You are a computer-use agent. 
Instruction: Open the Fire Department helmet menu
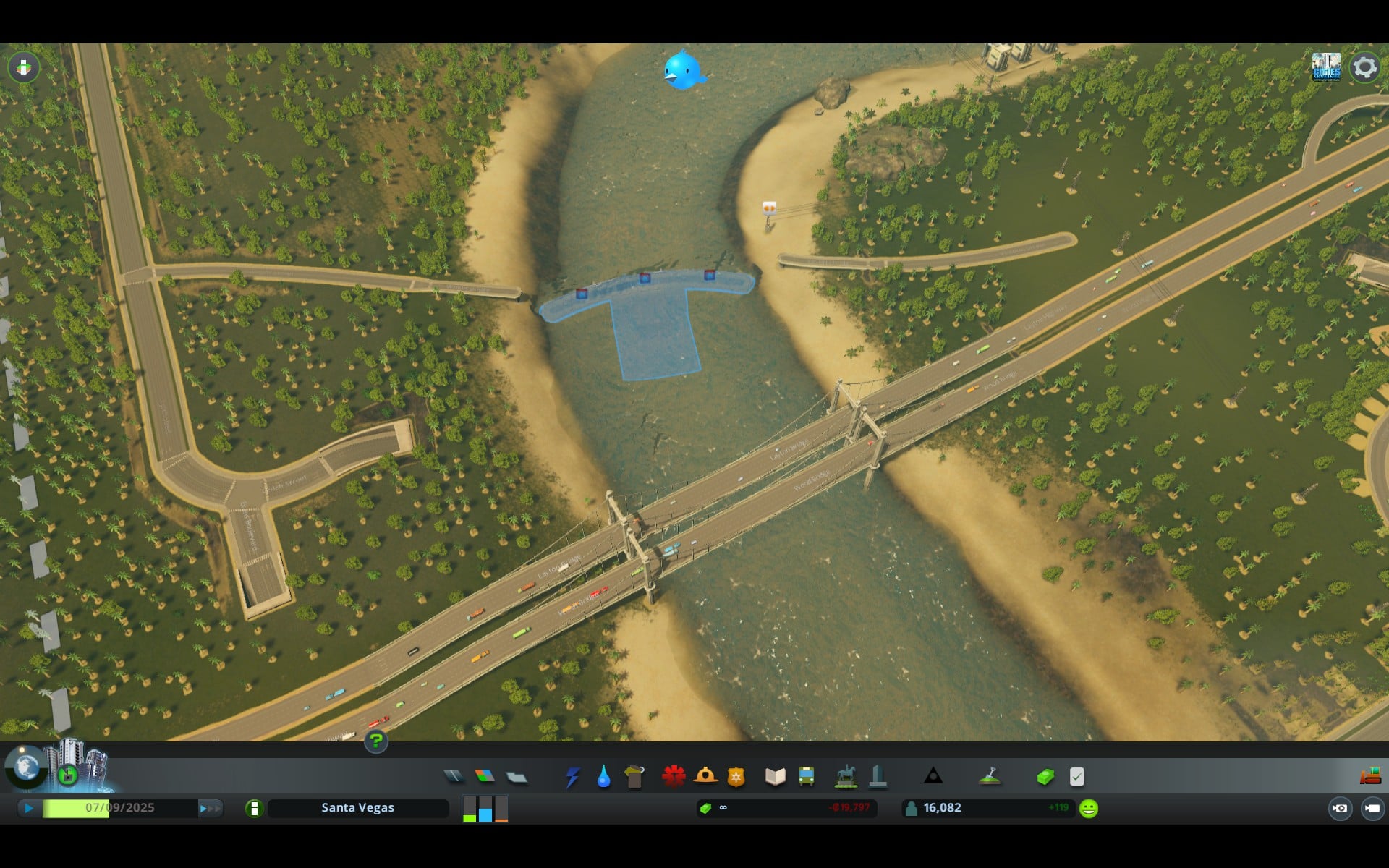tap(705, 777)
